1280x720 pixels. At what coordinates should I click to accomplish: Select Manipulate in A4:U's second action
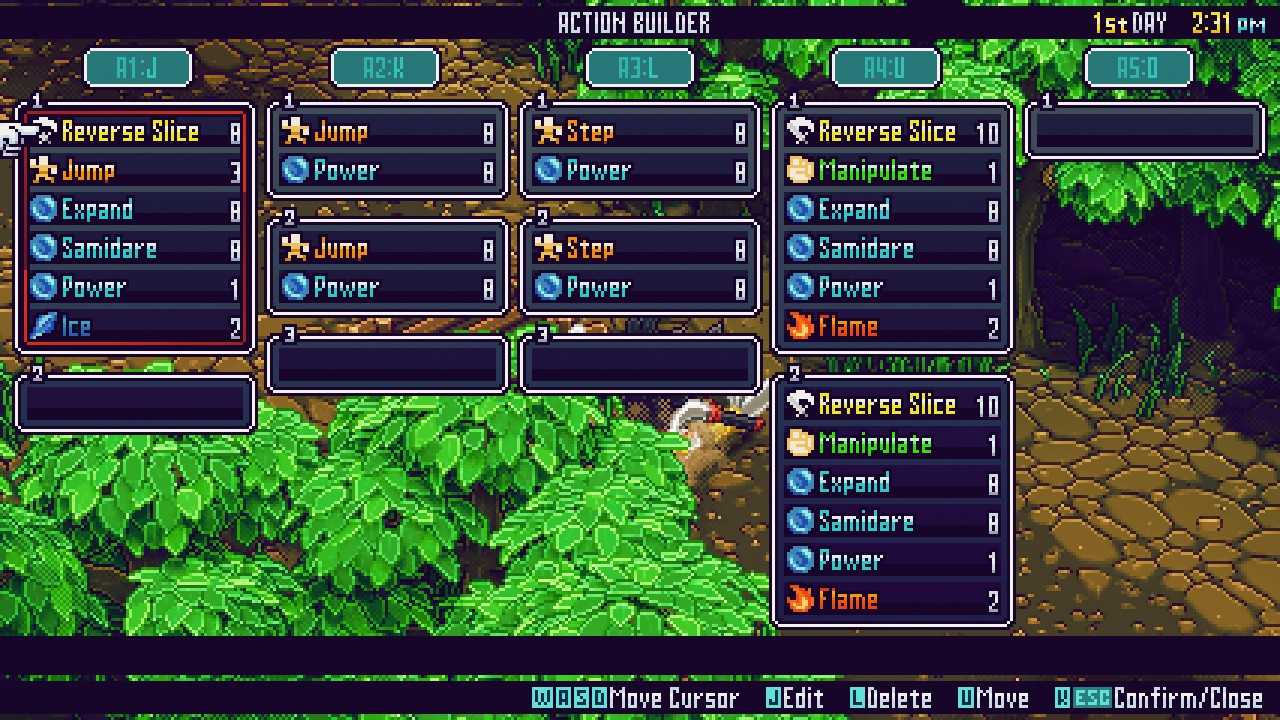click(892, 444)
